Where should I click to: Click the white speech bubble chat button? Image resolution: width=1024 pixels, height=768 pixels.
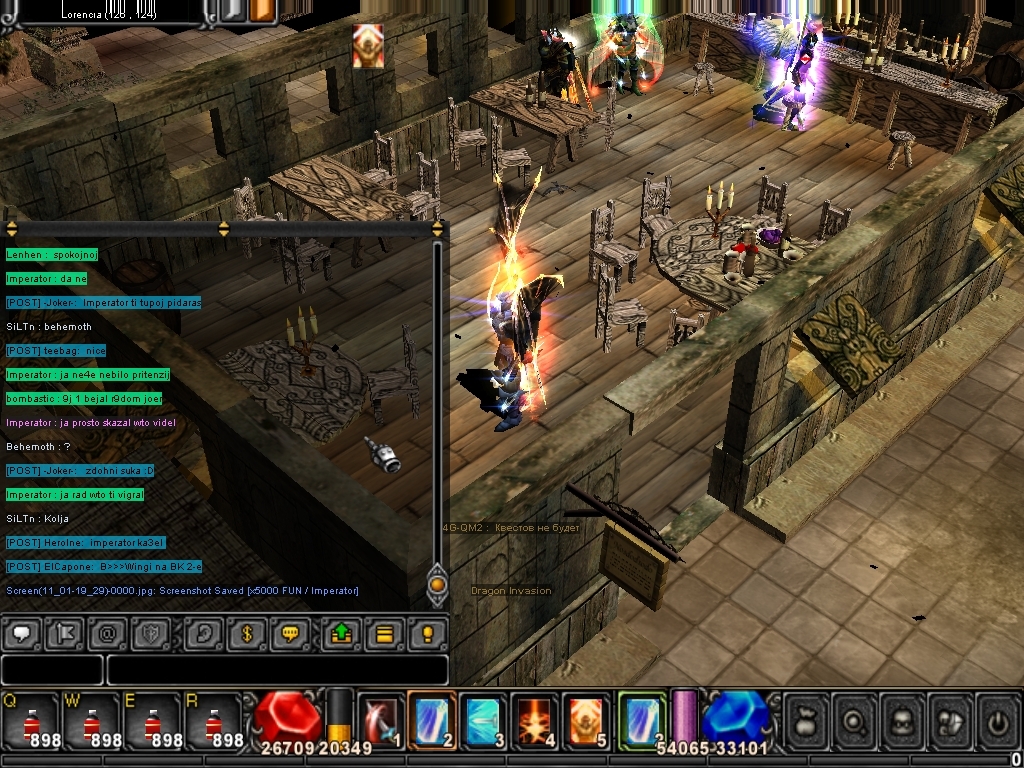[21, 634]
